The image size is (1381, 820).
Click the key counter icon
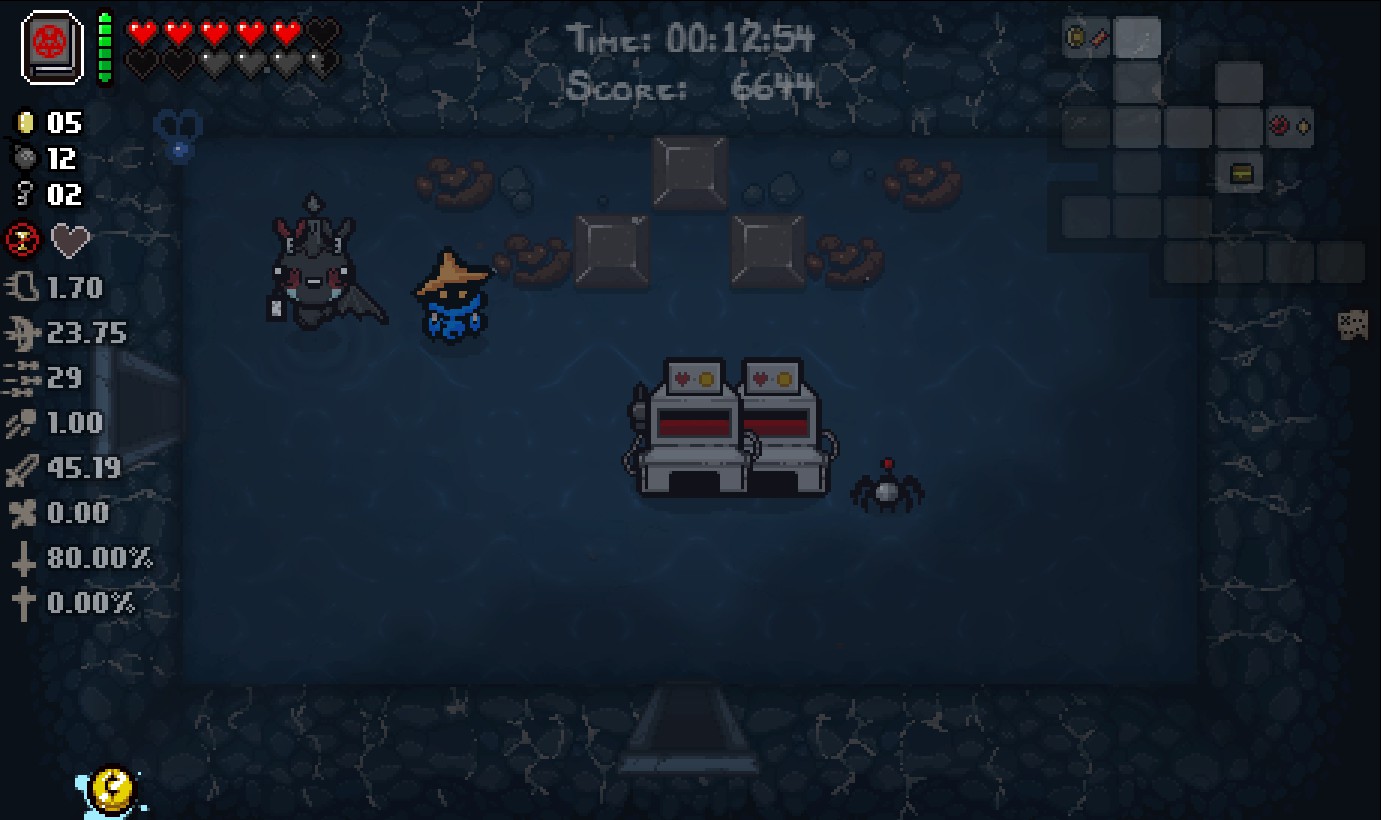click(x=25, y=195)
